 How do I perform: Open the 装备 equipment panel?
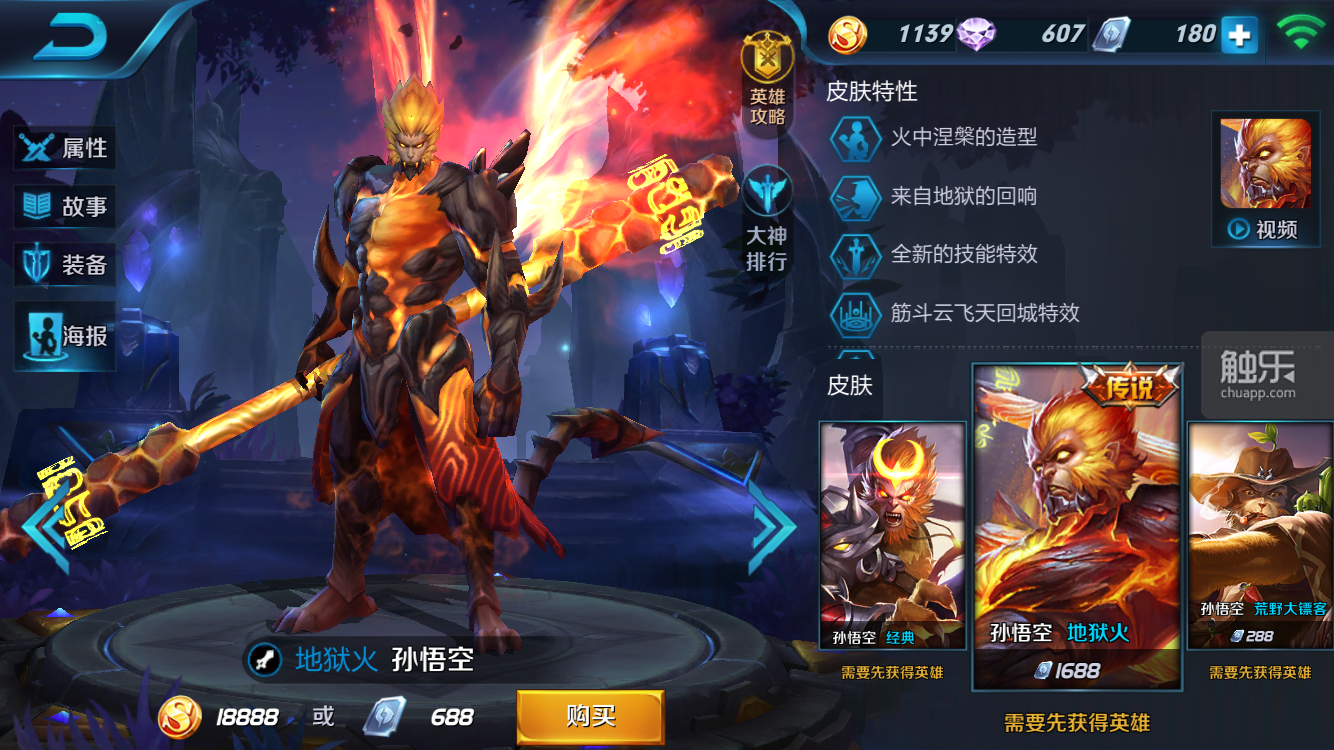click(x=66, y=265)
